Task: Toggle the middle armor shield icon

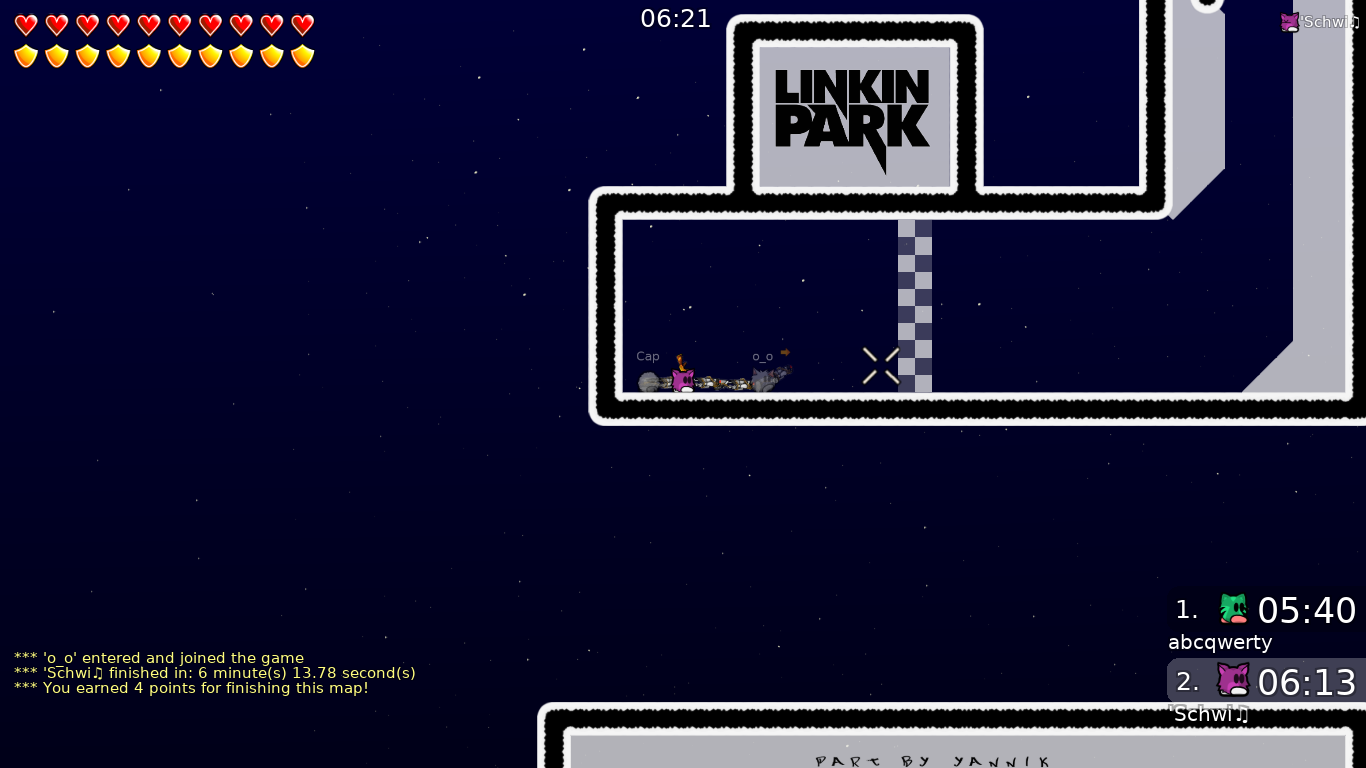Action: (149, 56)
